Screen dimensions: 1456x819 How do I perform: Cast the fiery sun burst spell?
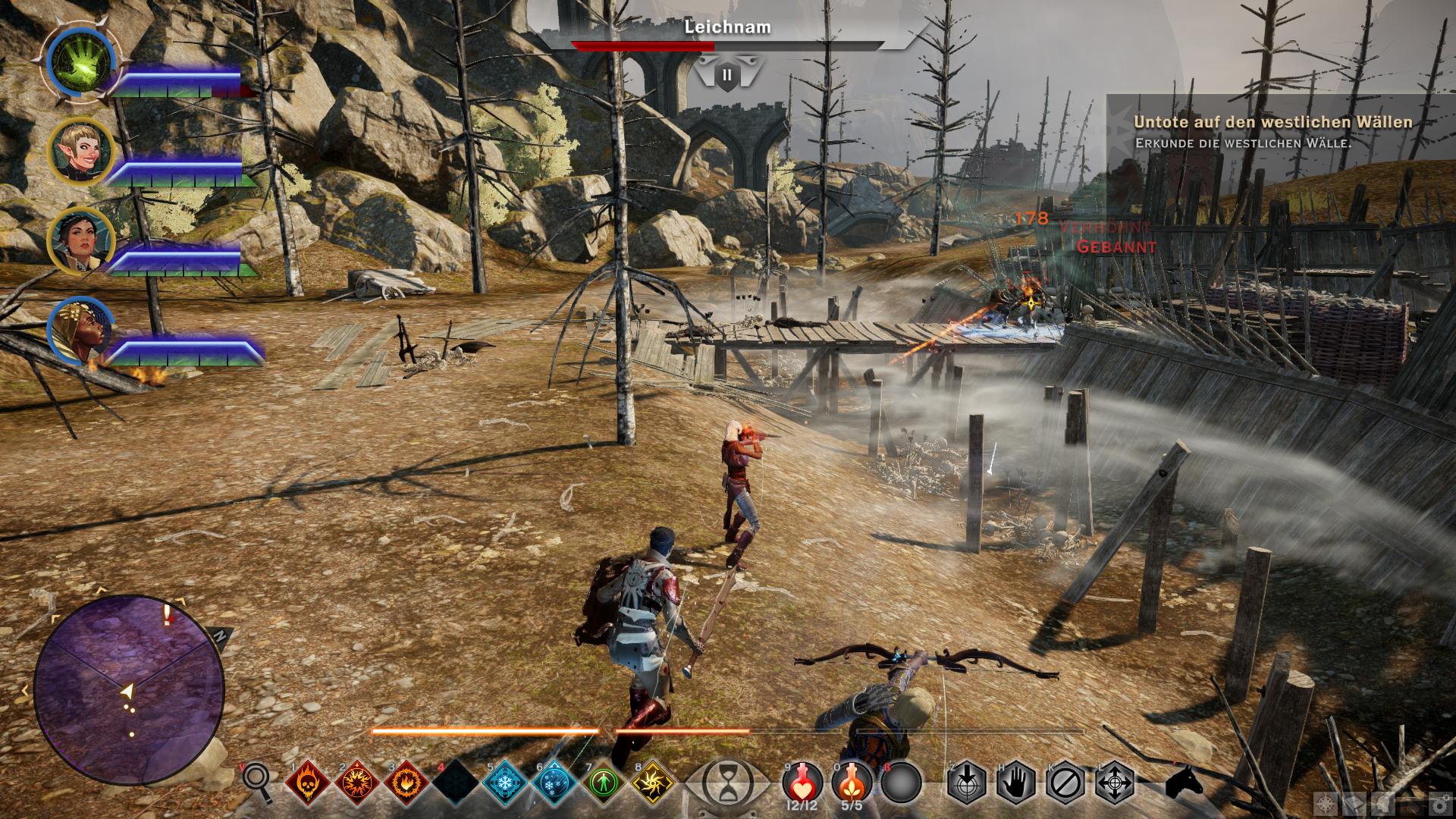coord(358,782)
